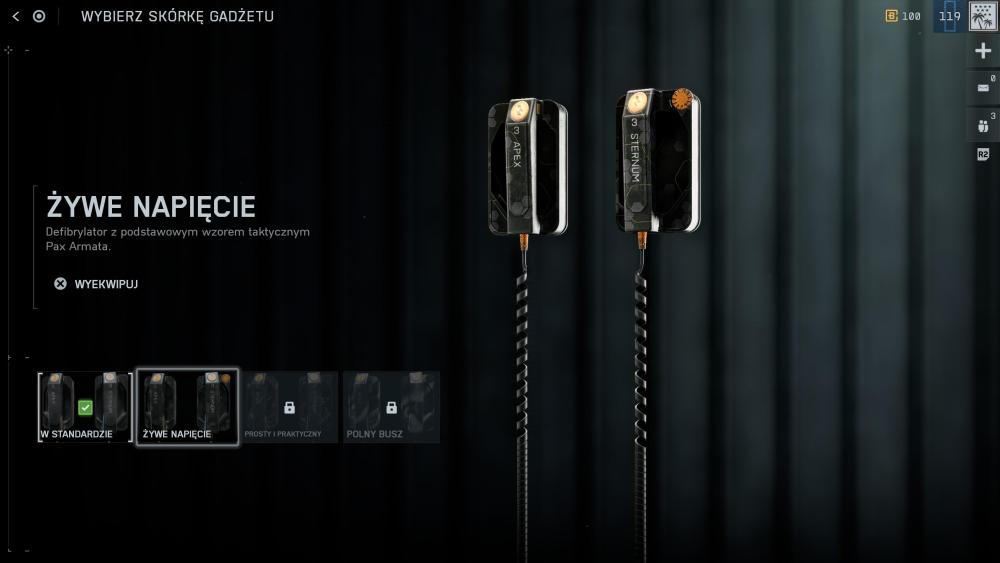
Task: Pick the locked Polny Busz skin
Action: [391, 406]
